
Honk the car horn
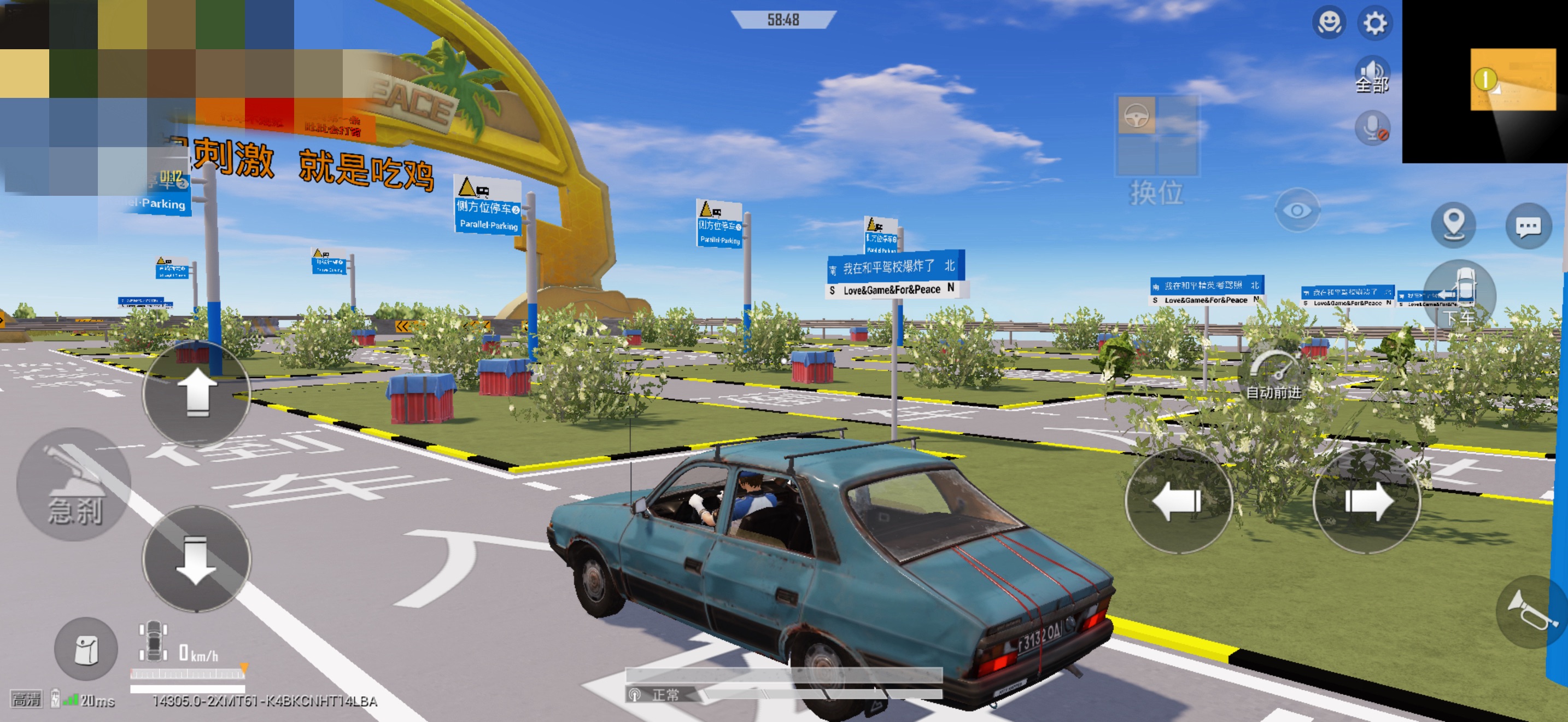point(1530,610)
